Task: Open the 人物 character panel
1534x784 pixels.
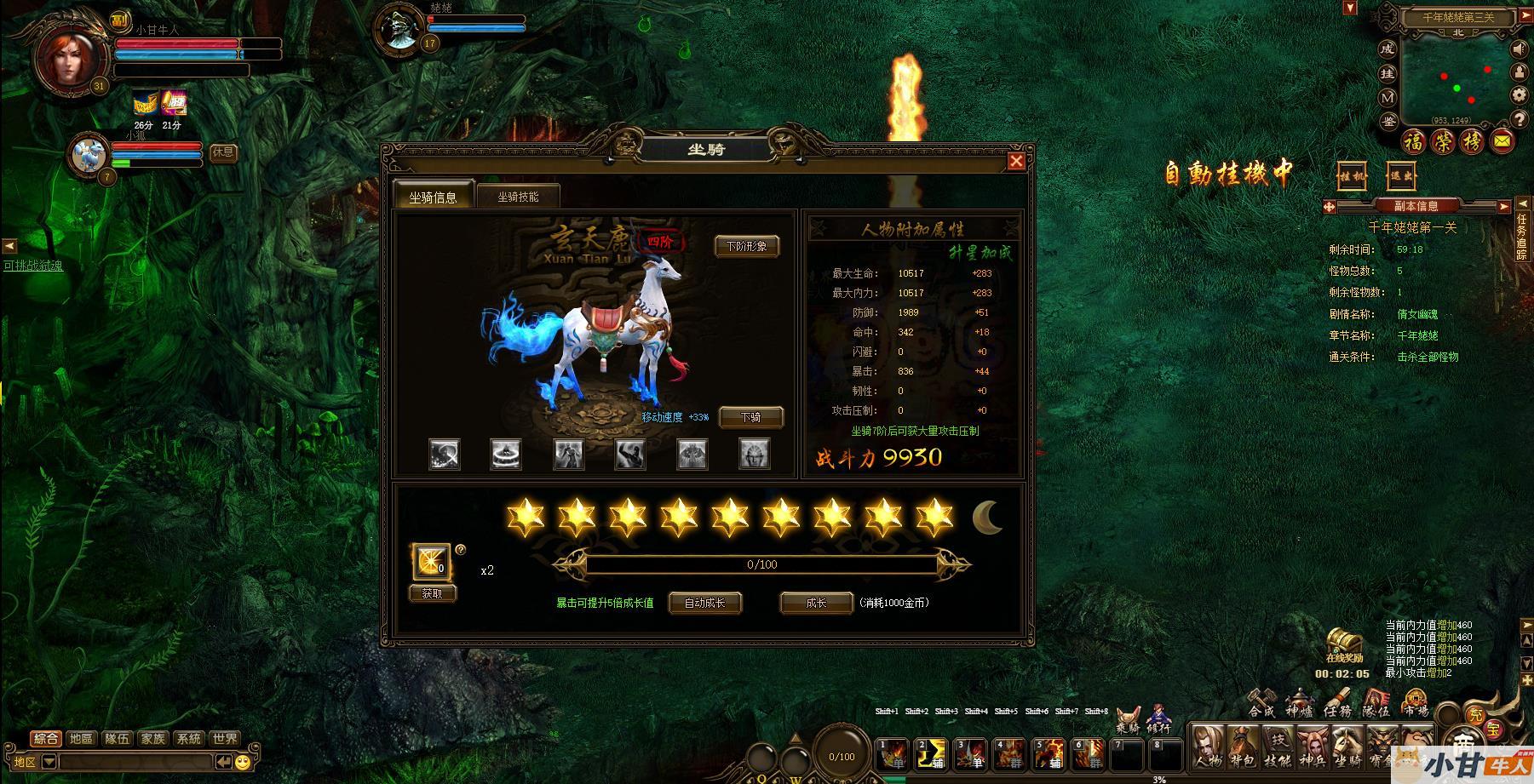Action: point(1208,746)
